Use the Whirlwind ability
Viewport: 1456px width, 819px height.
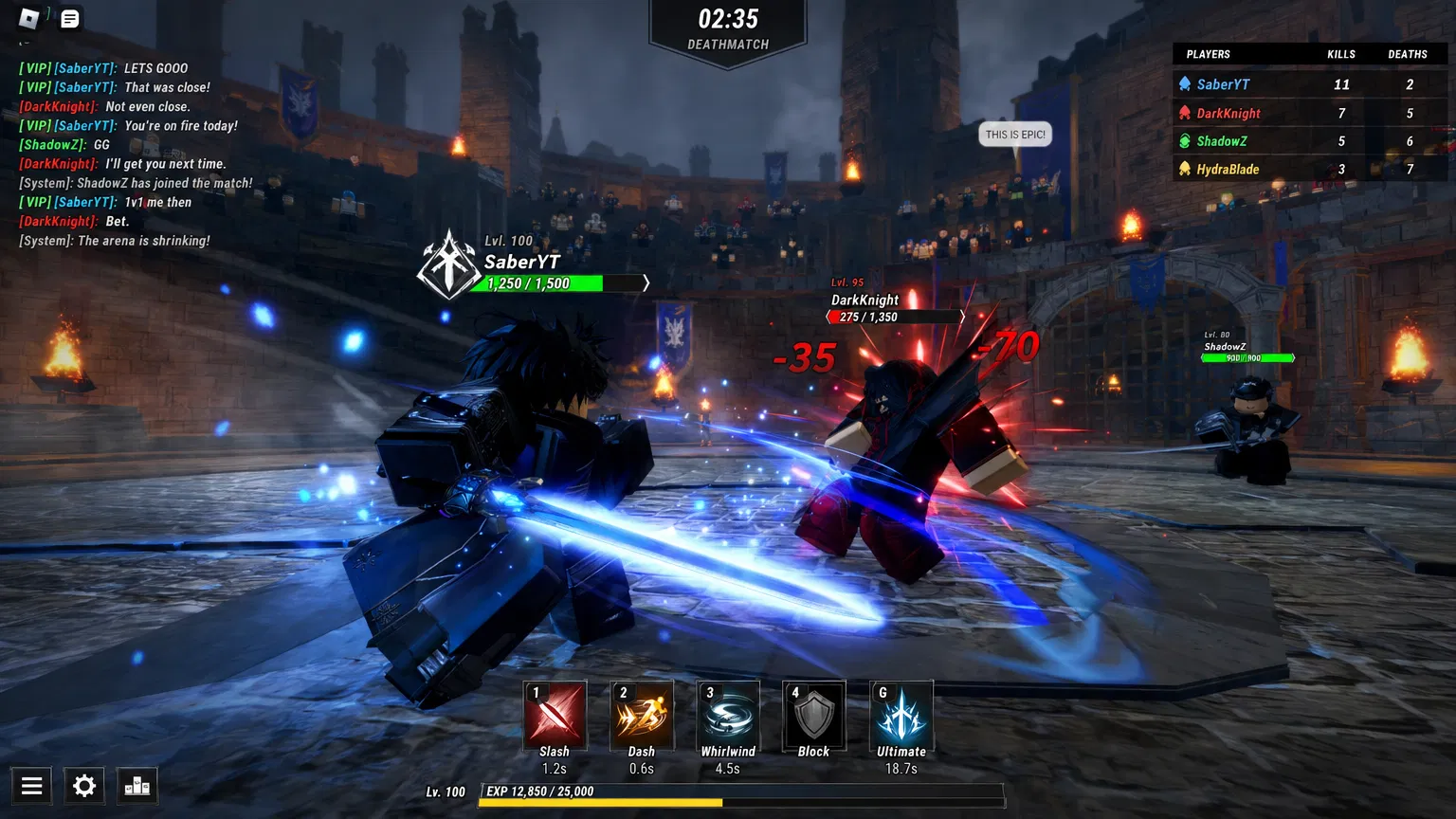(x=728, y=716)
